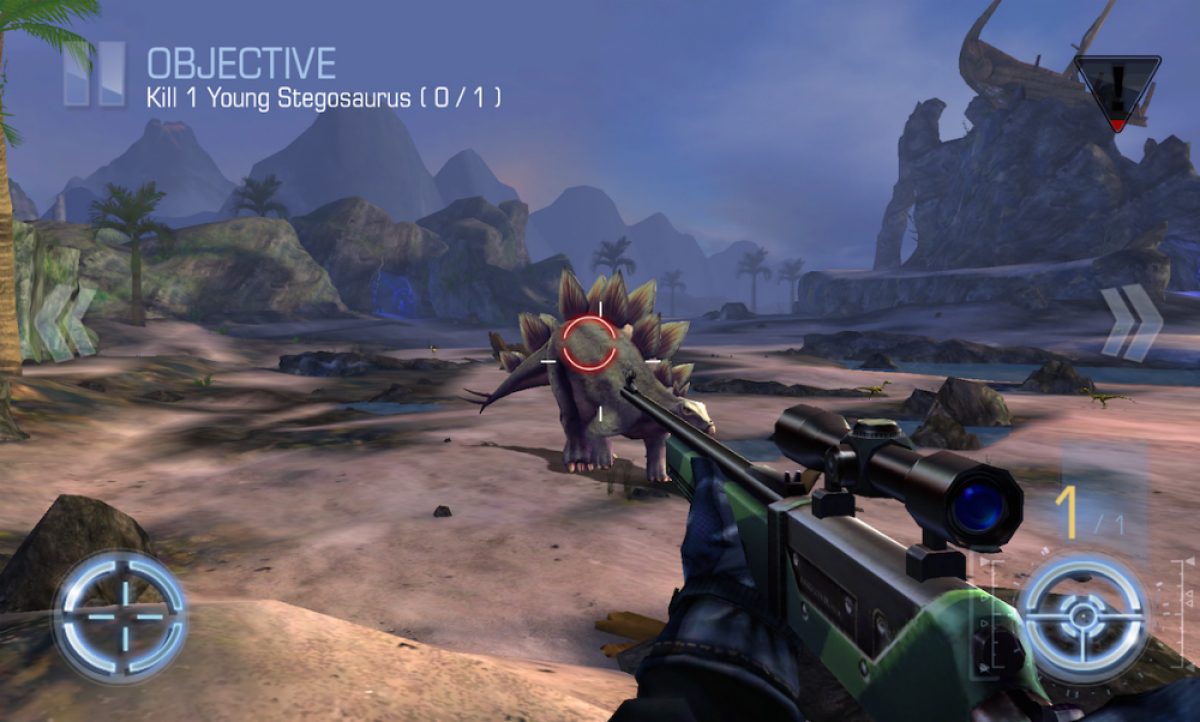
Task: View the Kill 1 Young Stegosaurus objective
Action: pyautogui.click(x=324, y=98)
